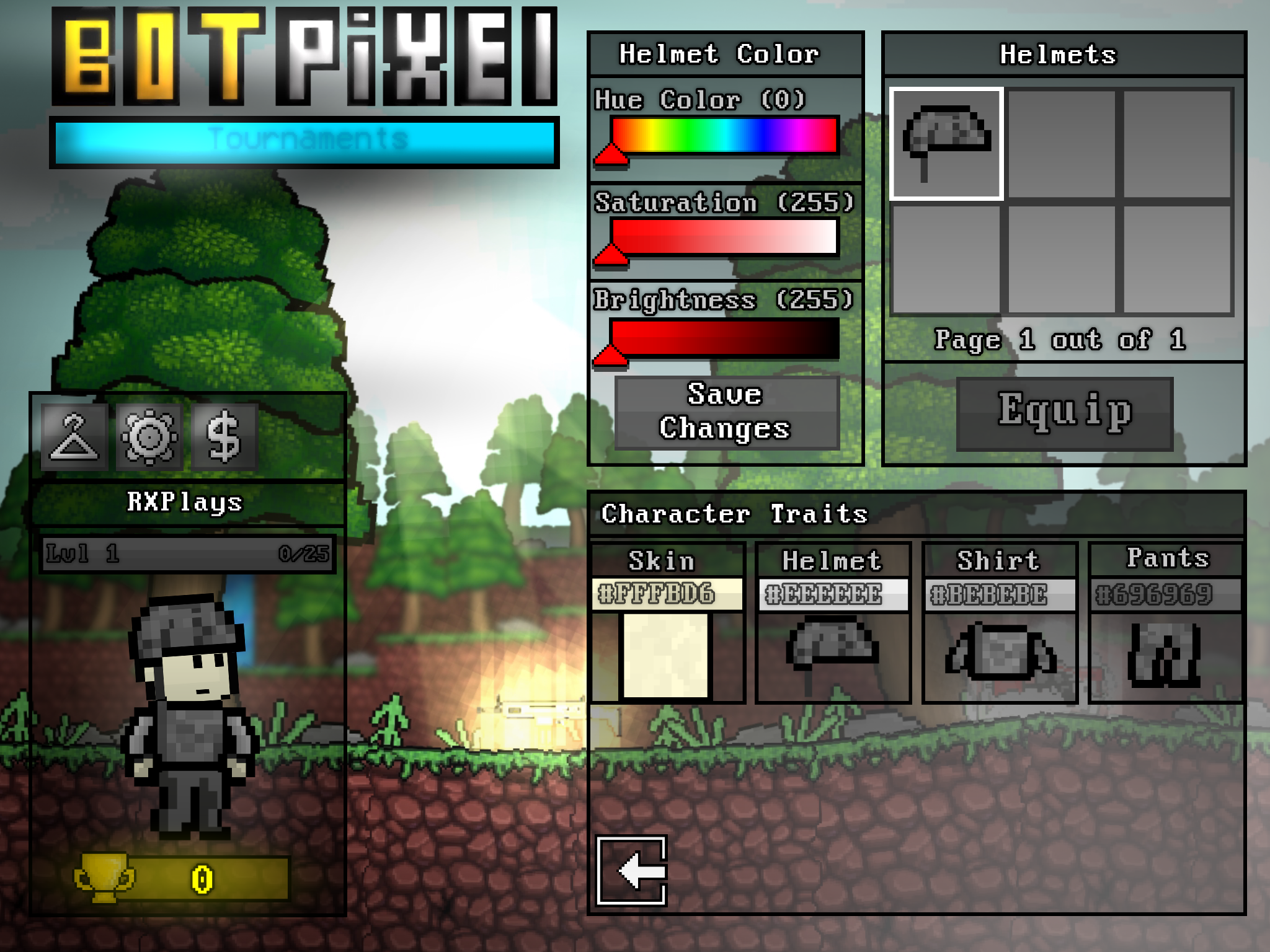The height and width of the screenshot is (952, 1270).
Task: Go back using the arrow button
Action: pos(632,871)
